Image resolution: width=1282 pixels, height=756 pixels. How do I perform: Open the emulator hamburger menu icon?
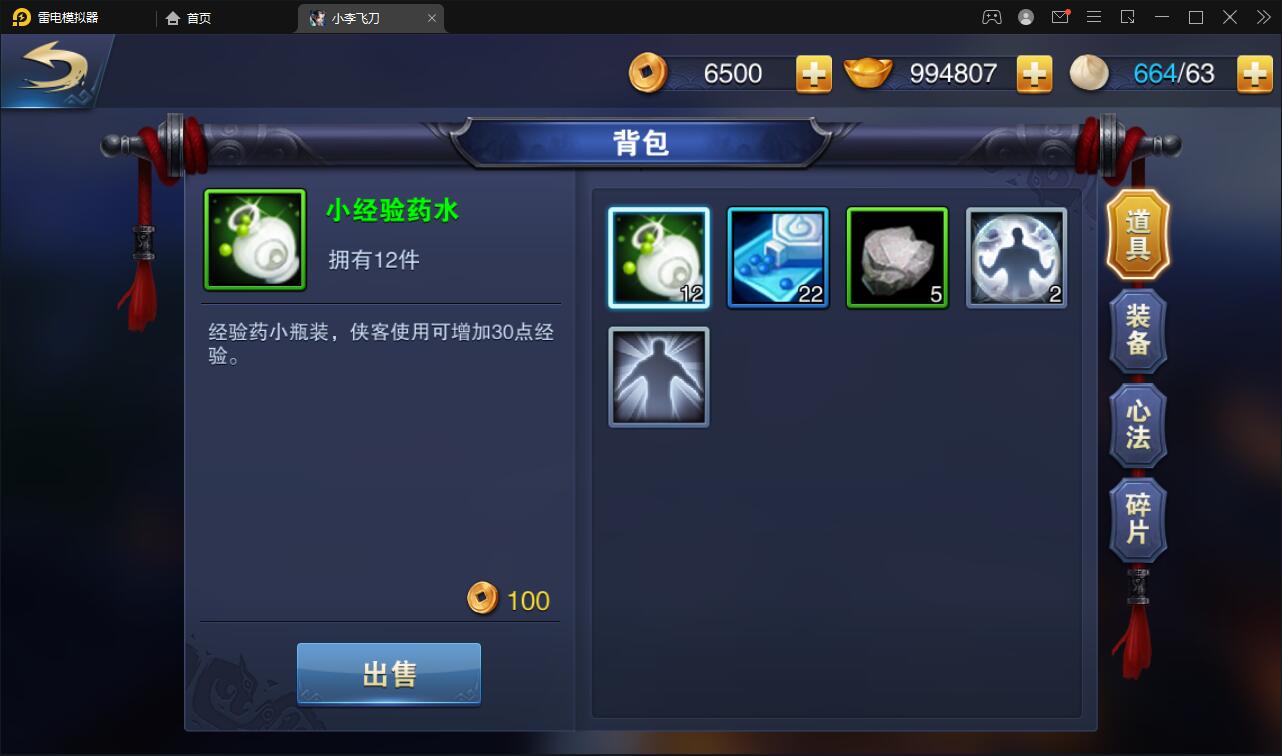coord(1094,16)
